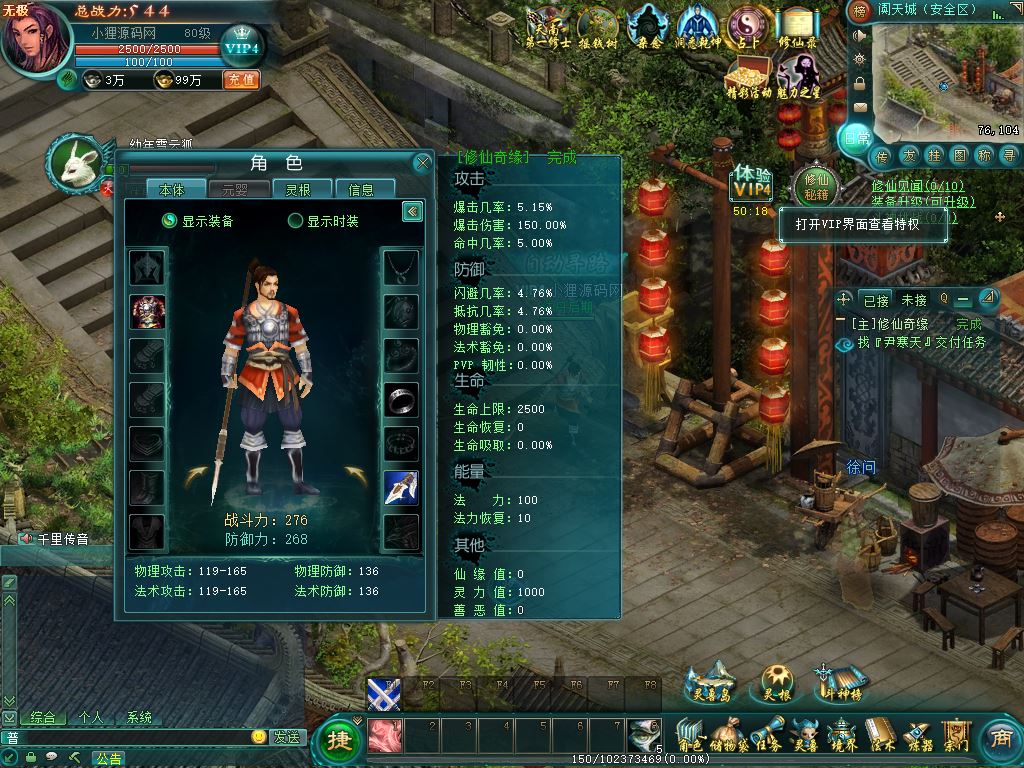This screenshot has height=768, width=1024.
Task: Select the equipped silver ring slot
Action: pos(402,399)
